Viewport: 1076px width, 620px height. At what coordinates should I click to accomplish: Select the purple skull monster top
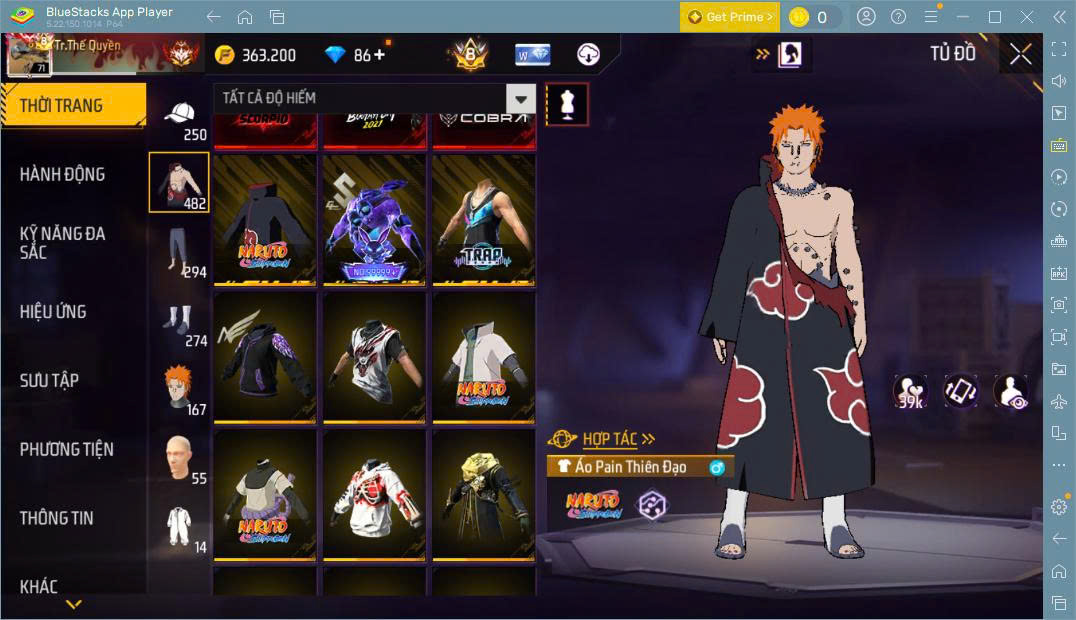click(x=374, y=220)
